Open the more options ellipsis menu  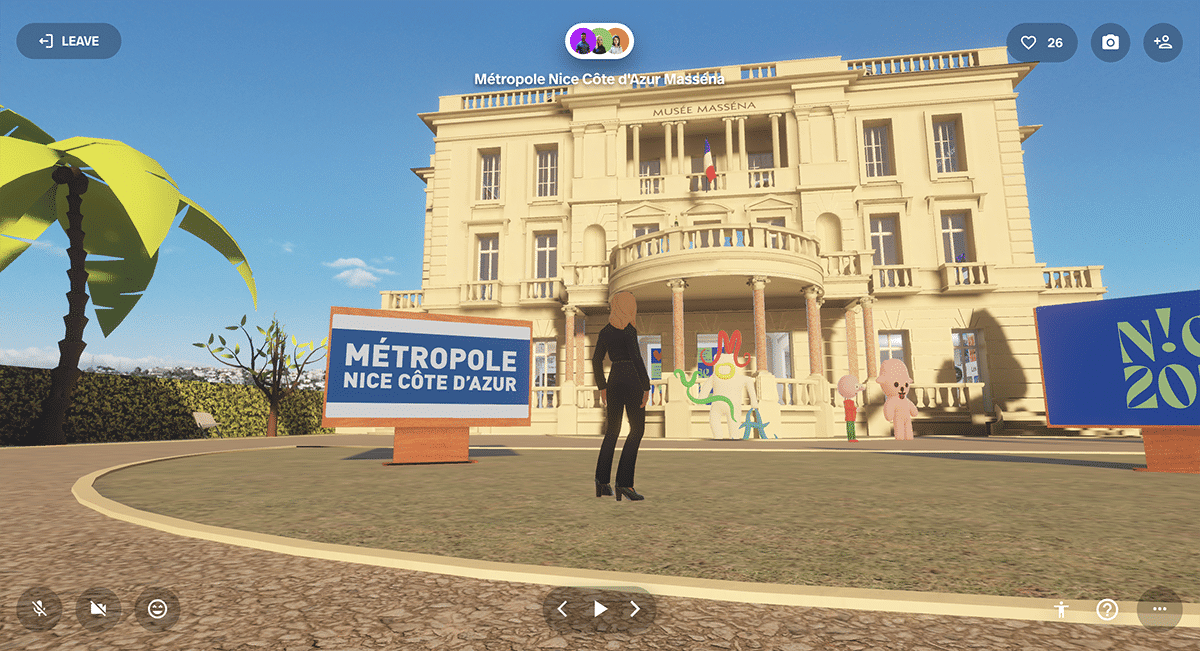coord(1159,608)
